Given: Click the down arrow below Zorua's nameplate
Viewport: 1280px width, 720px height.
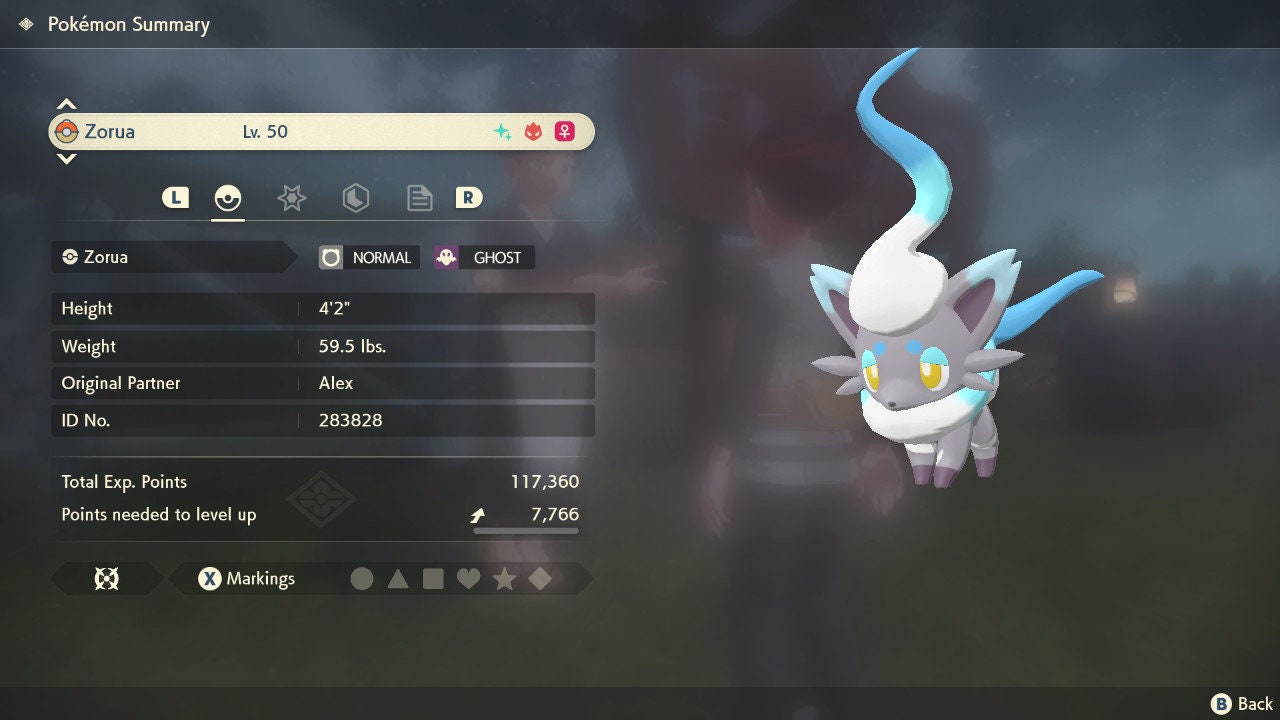Looking at the screenshot, I should coord(66,158).
